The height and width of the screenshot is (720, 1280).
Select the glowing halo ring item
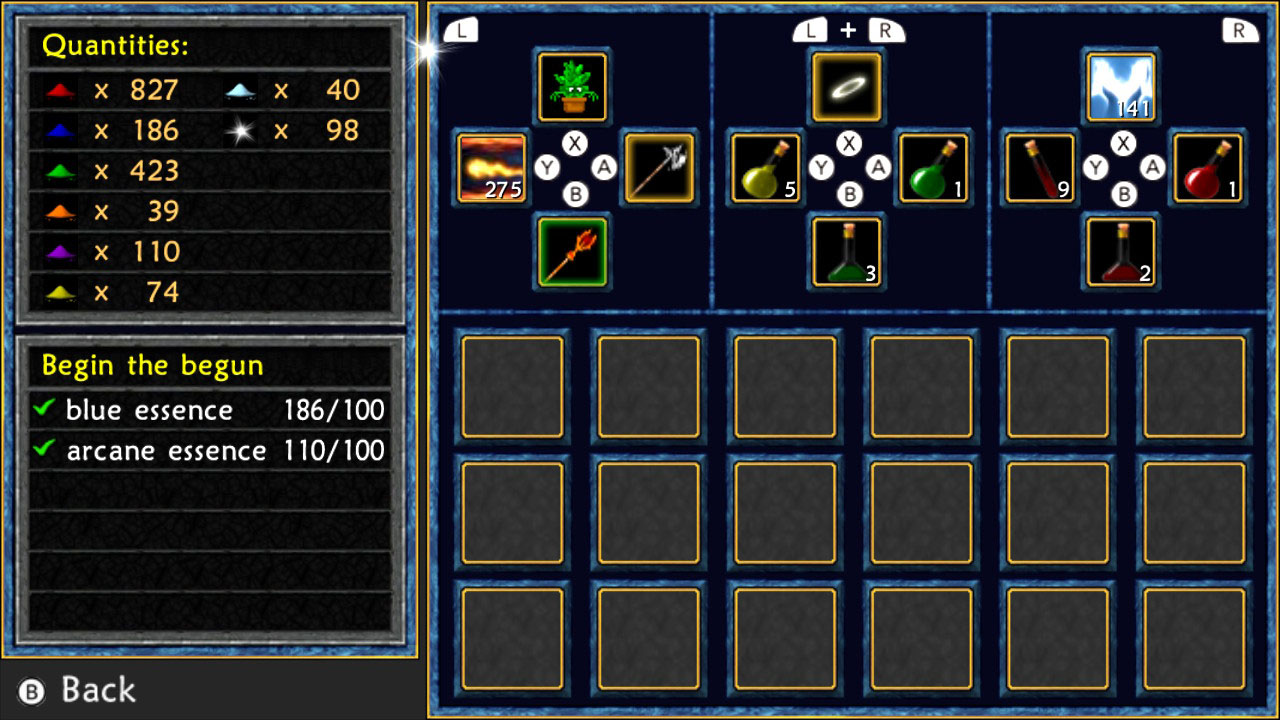[846, 87]
